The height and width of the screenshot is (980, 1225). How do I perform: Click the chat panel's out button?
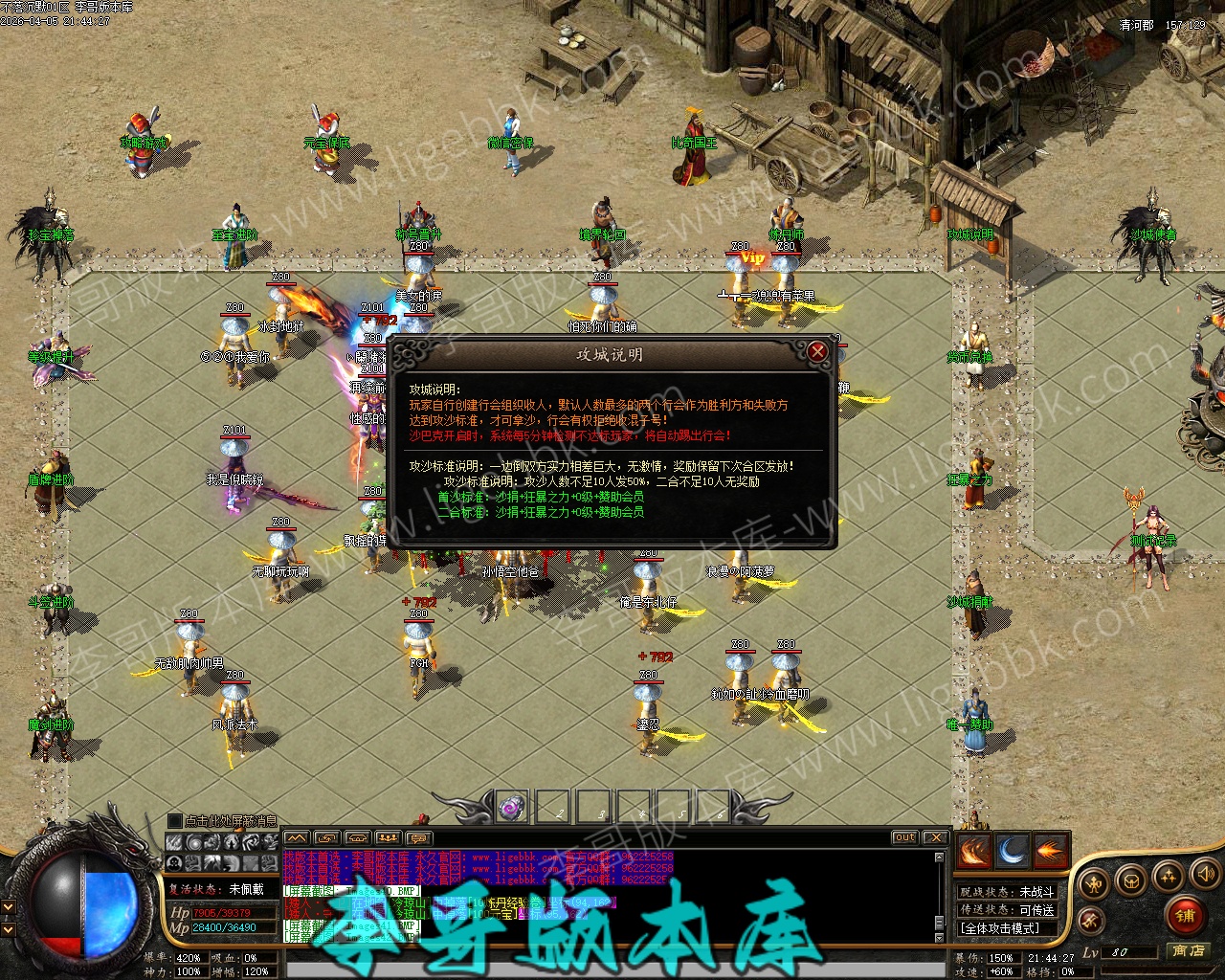click(904, 837)
